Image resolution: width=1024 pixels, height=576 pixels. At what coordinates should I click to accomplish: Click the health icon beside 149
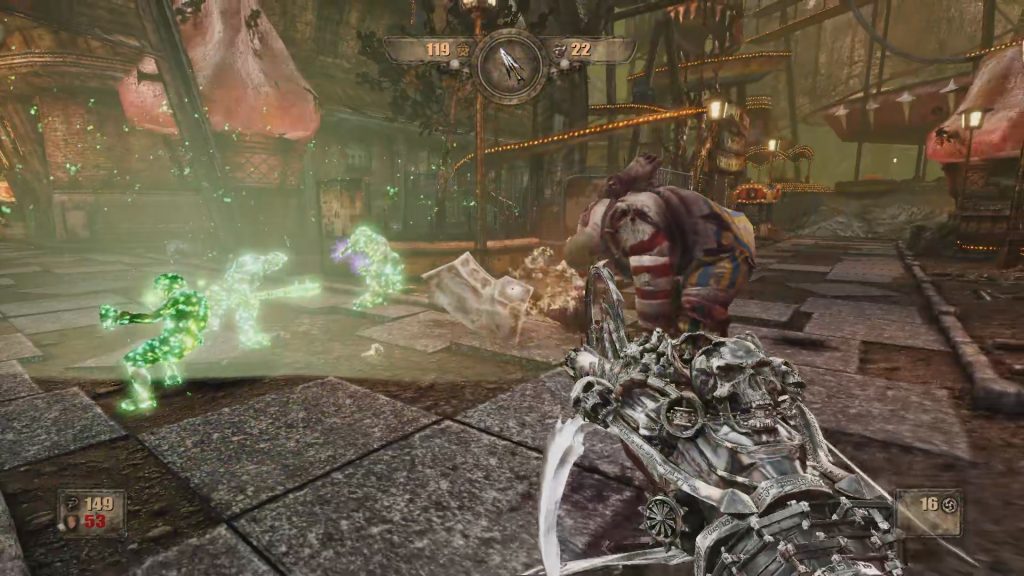(73, 503)
